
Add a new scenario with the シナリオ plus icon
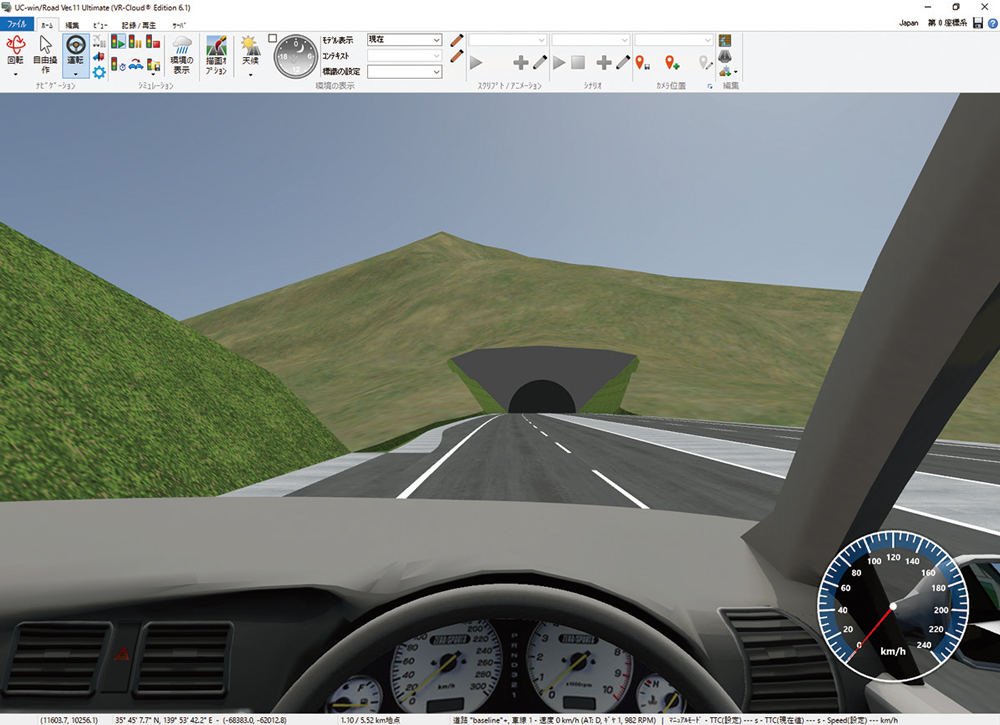pyautogui.click(x=602, y=62)
